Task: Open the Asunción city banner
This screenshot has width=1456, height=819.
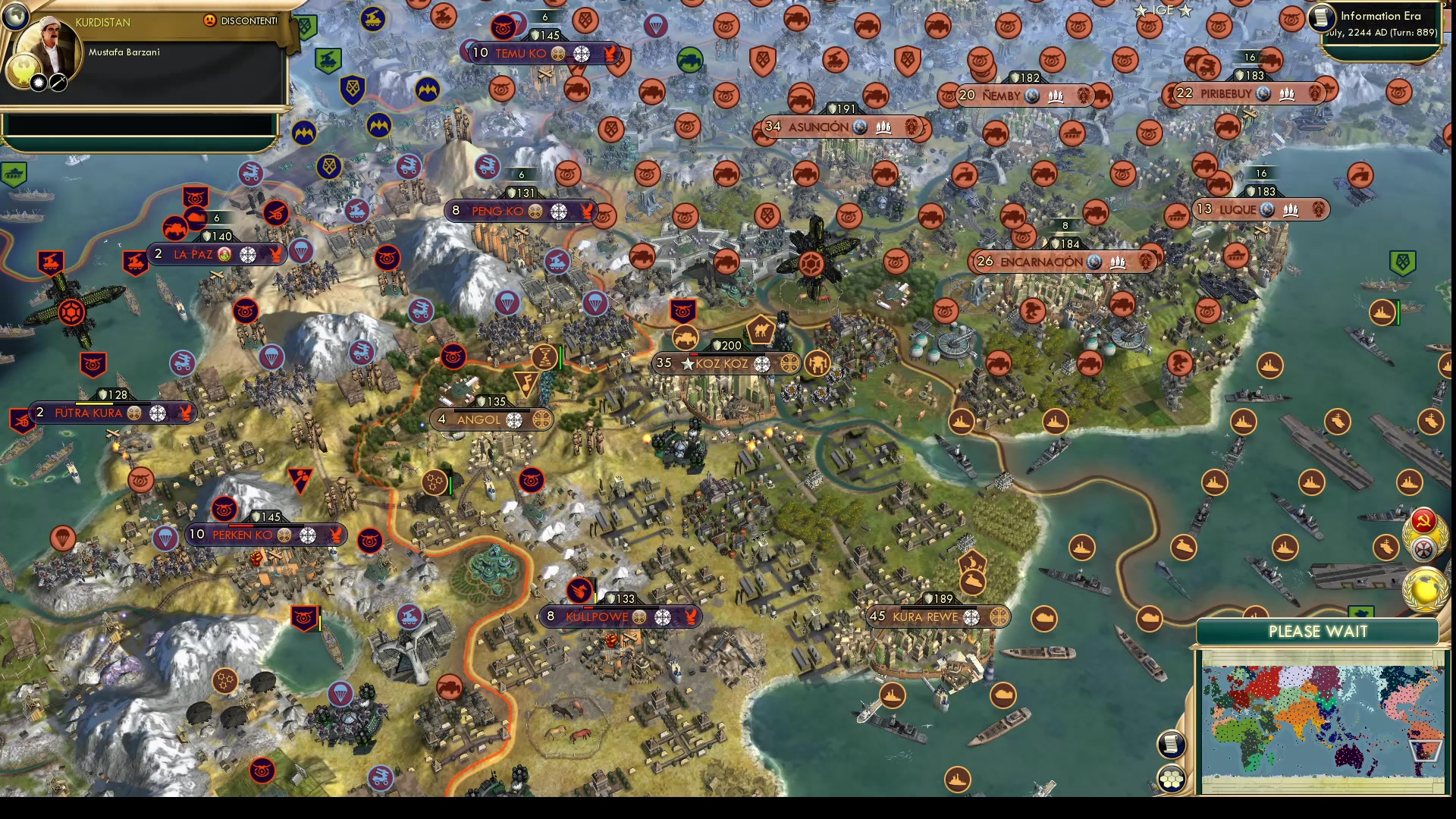Action: point(817,127)
